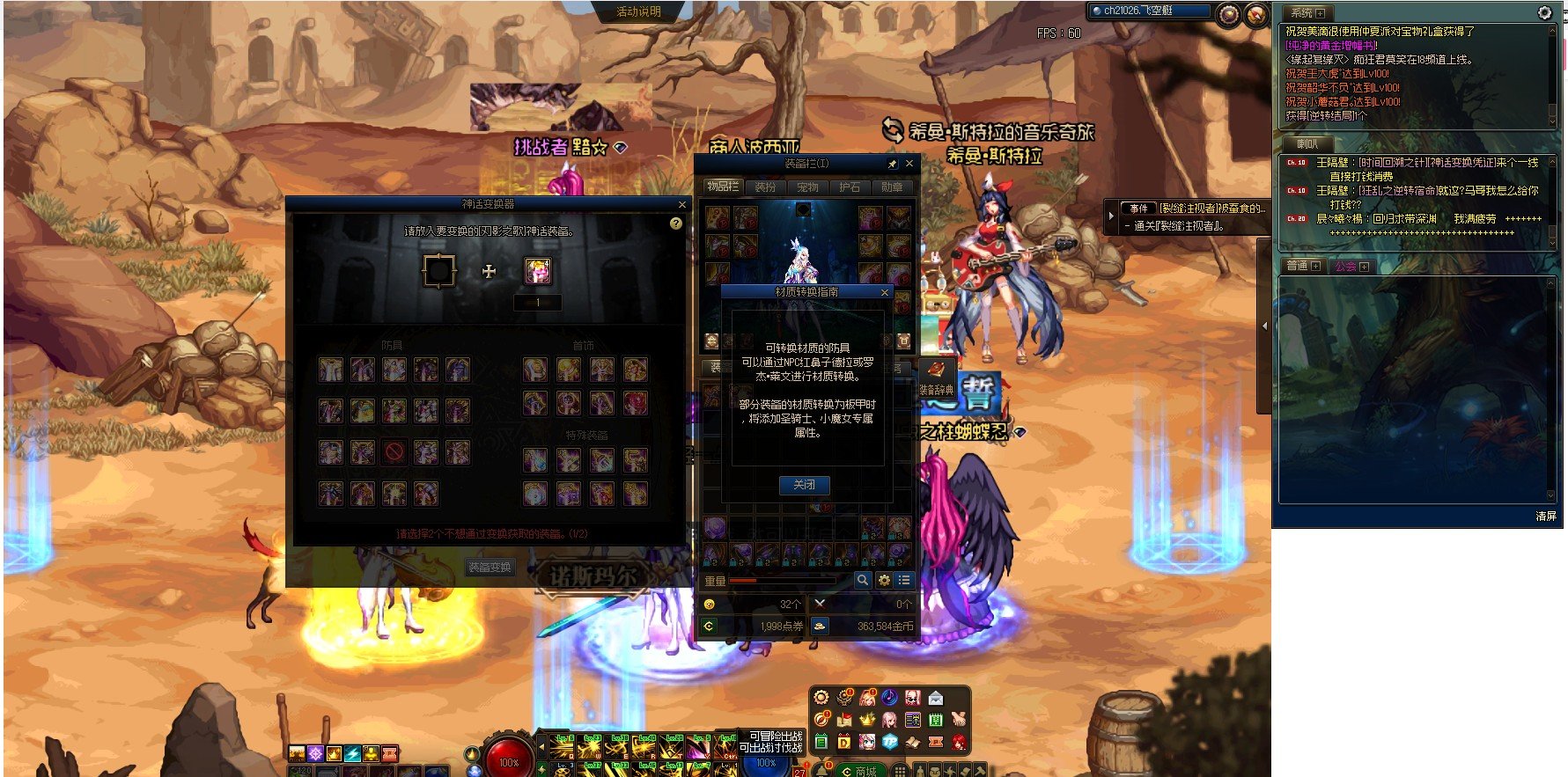This screenshot has height=777, width=1568.
Task: Click 清屏 to clear chat
Action: 1545,516
